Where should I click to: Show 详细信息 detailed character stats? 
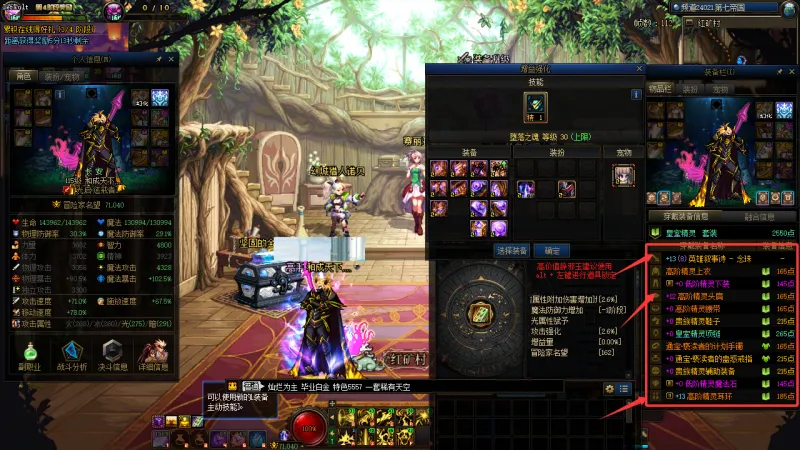coord(154,356)
